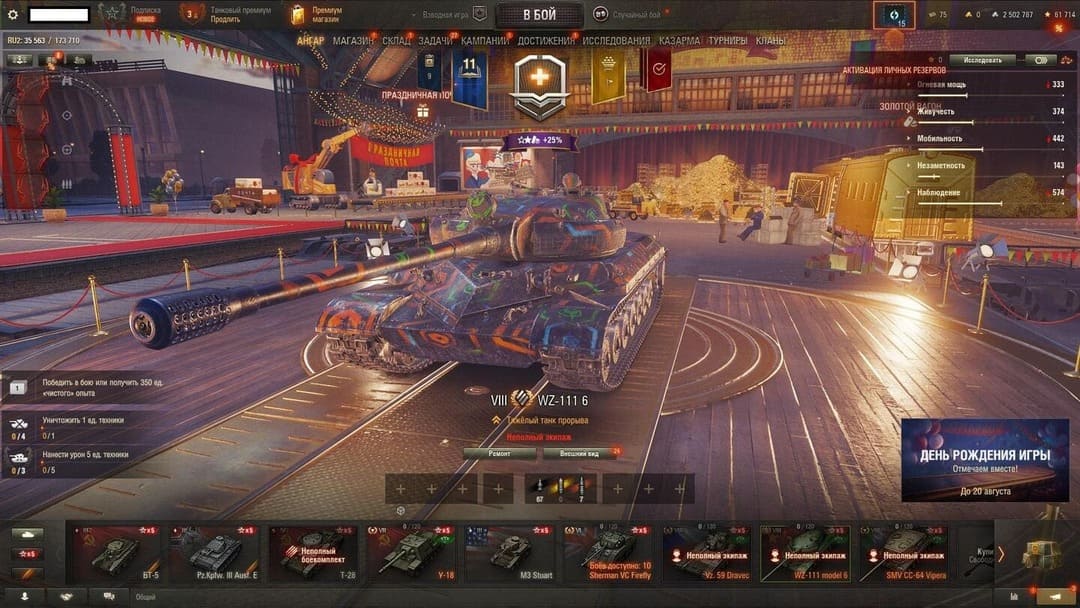This screenshot has height=608, width=1080.
Task: Open the СКЛАД tab
Action: (396, 41)
